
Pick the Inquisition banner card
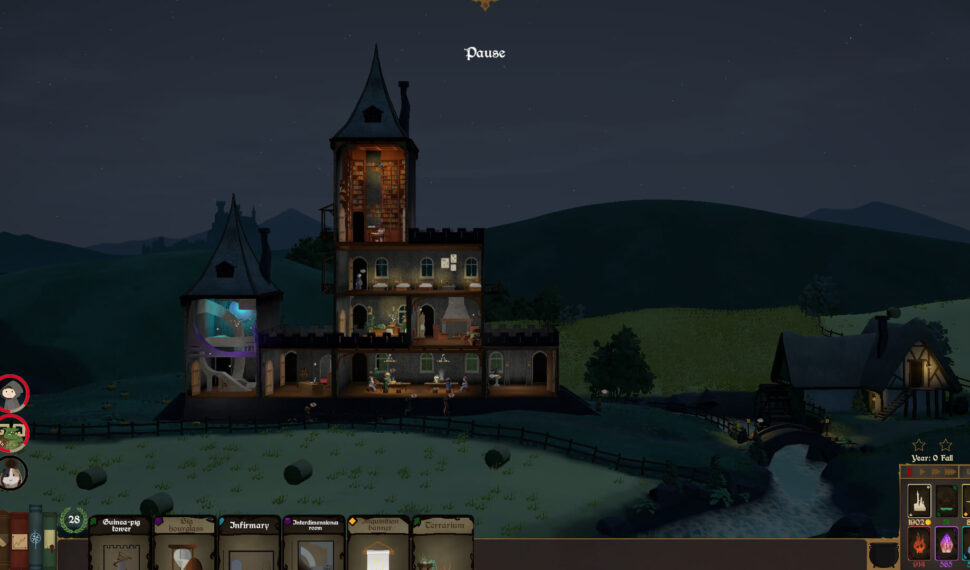[x=378, y=543]
